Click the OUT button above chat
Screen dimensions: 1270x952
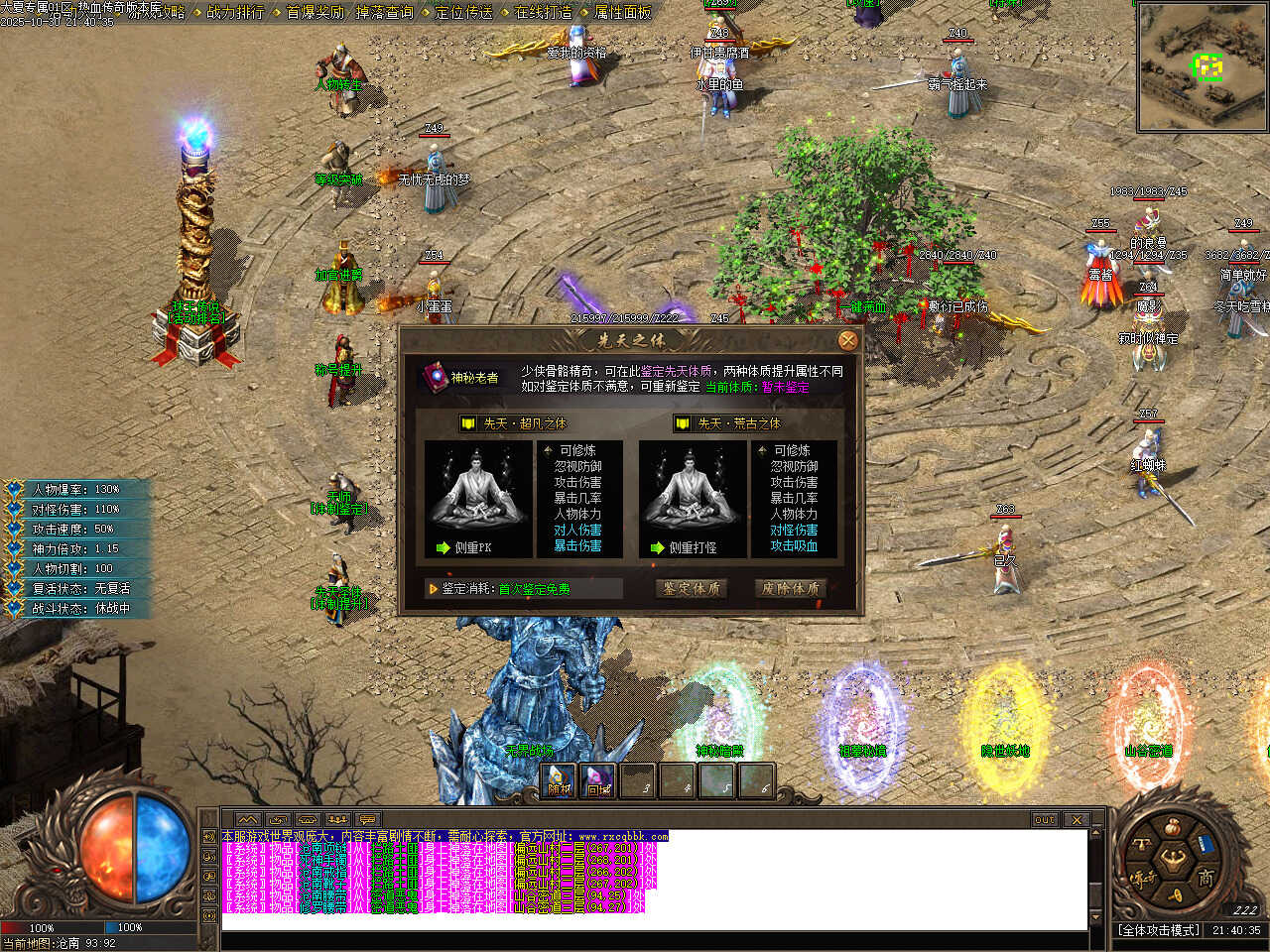pos(1045,820)
